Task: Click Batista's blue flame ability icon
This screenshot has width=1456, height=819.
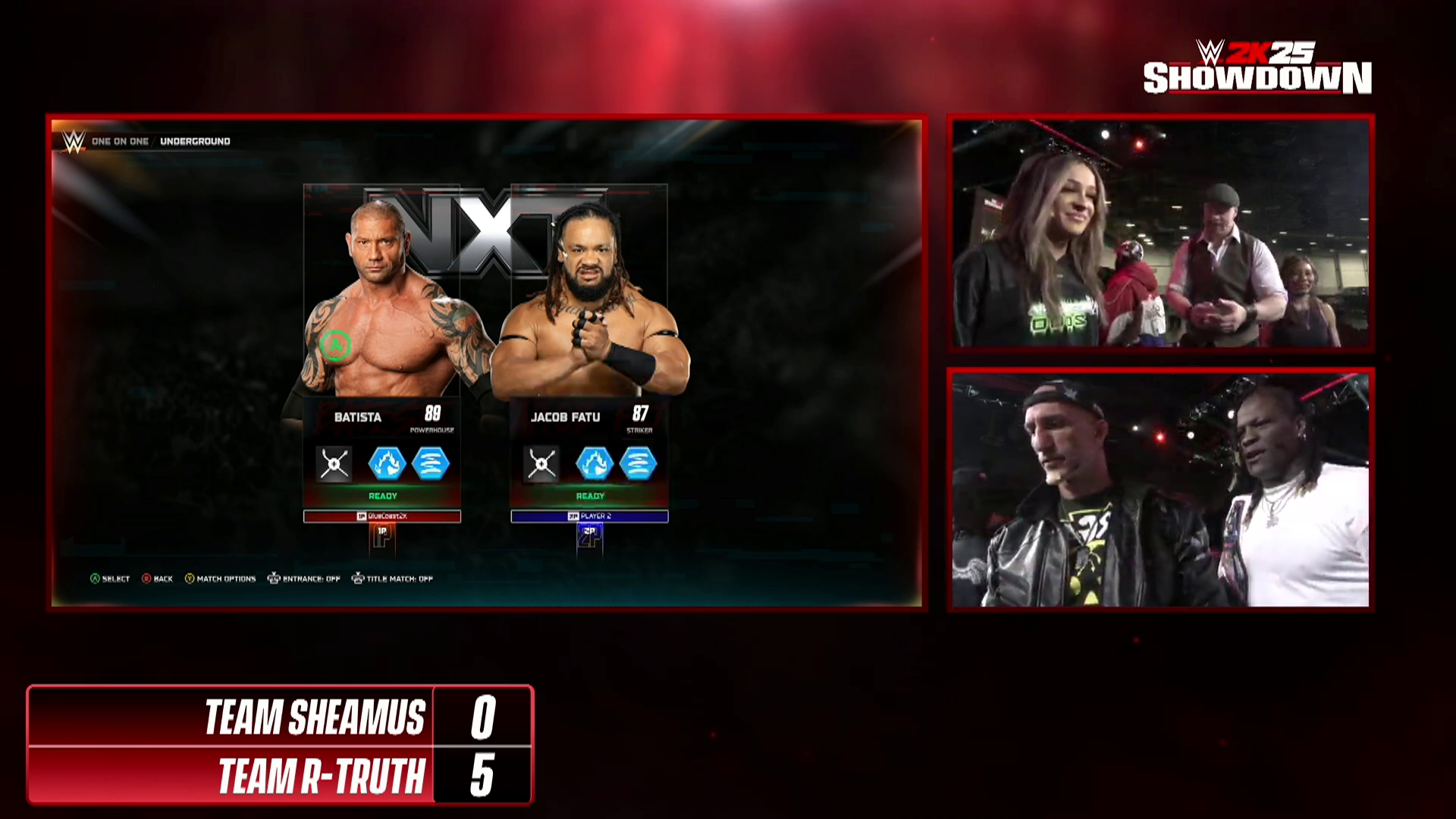Action: (x=387, y=464)
